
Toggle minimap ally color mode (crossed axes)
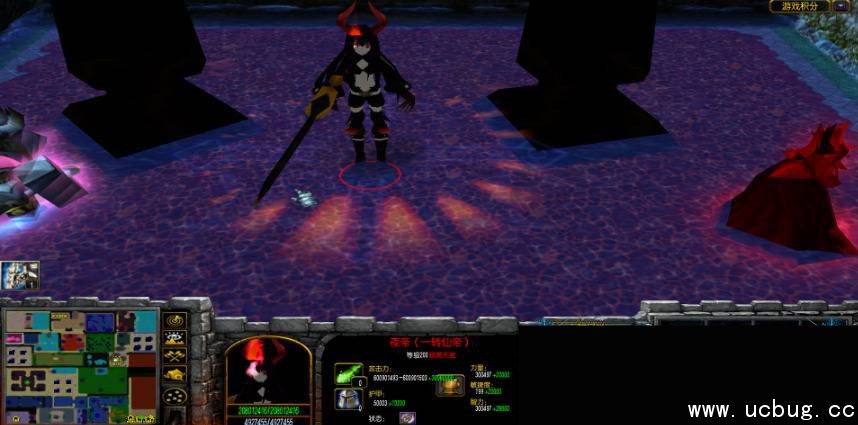(x=175, y=357)
